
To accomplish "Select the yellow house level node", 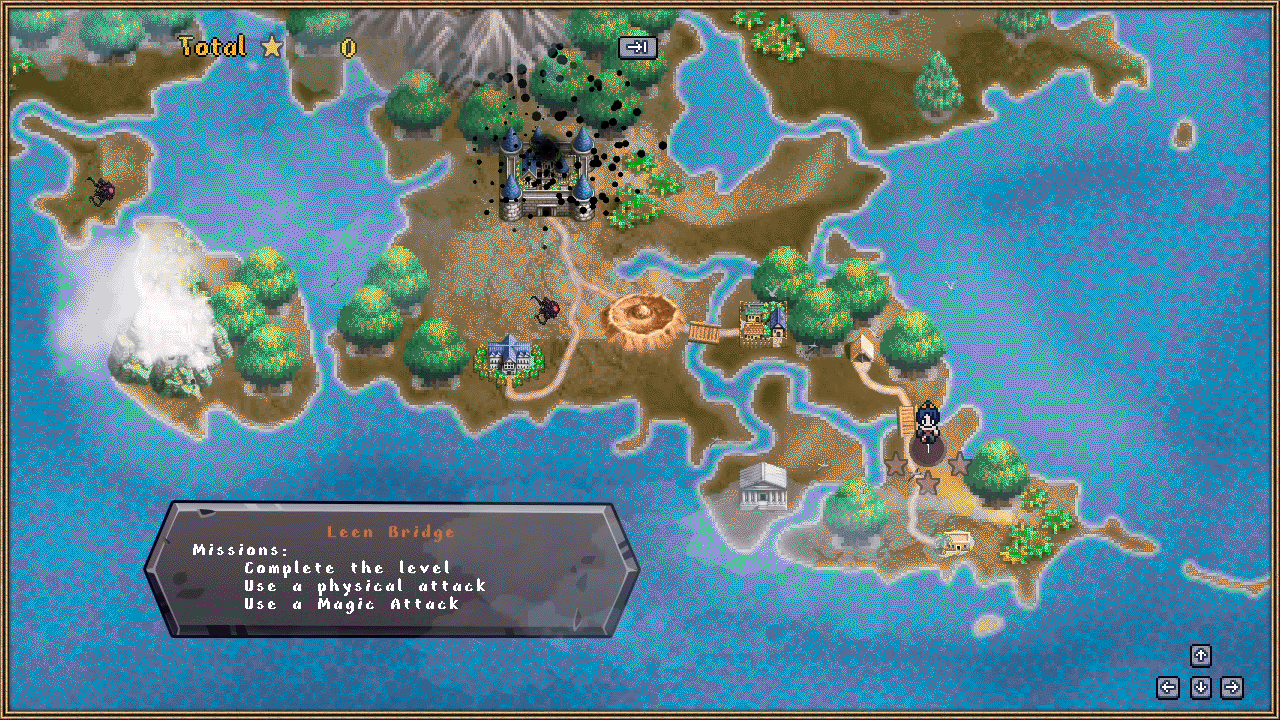I will pyautogui.click(x=959, y=543).
